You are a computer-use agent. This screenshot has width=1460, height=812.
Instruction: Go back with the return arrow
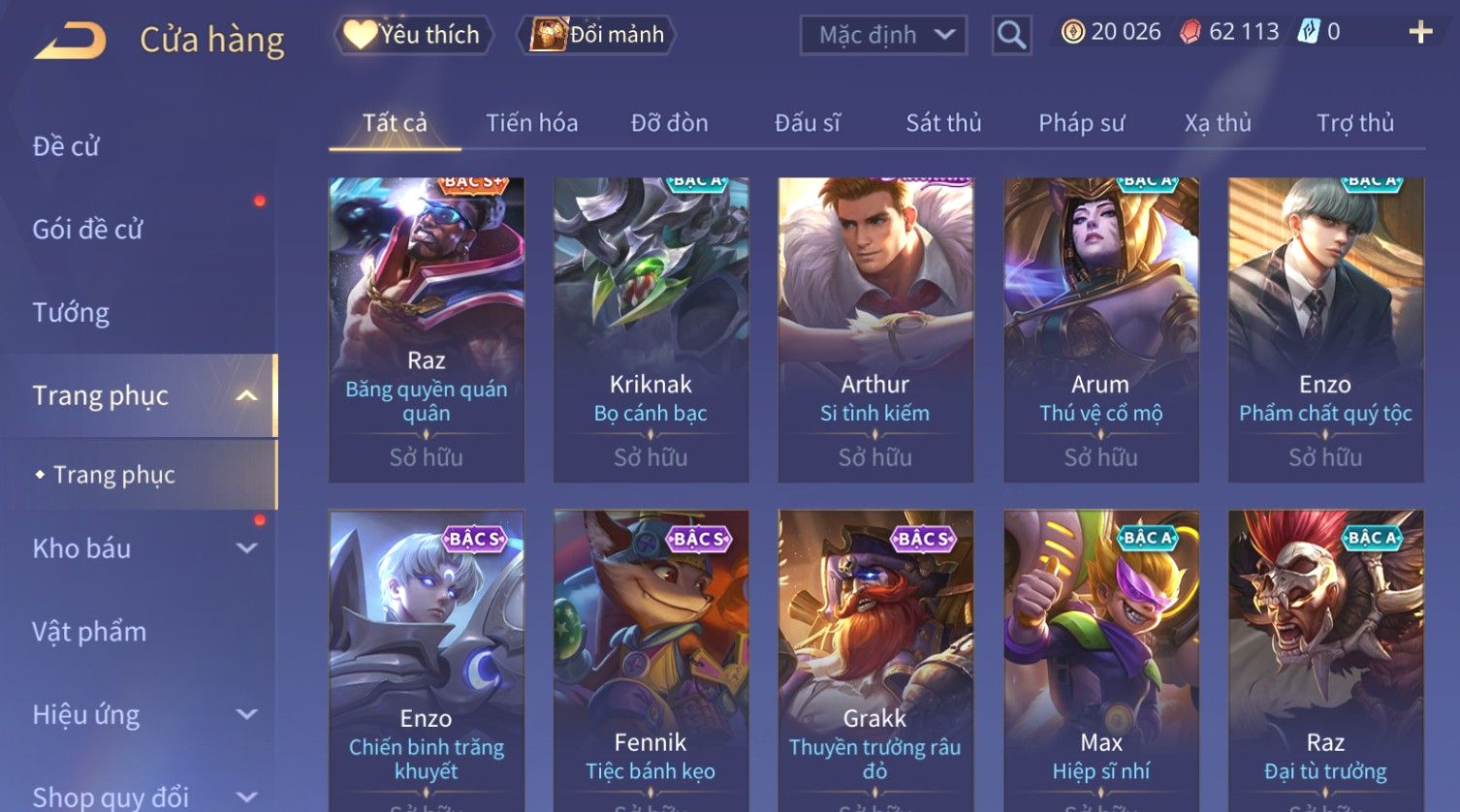70,41
